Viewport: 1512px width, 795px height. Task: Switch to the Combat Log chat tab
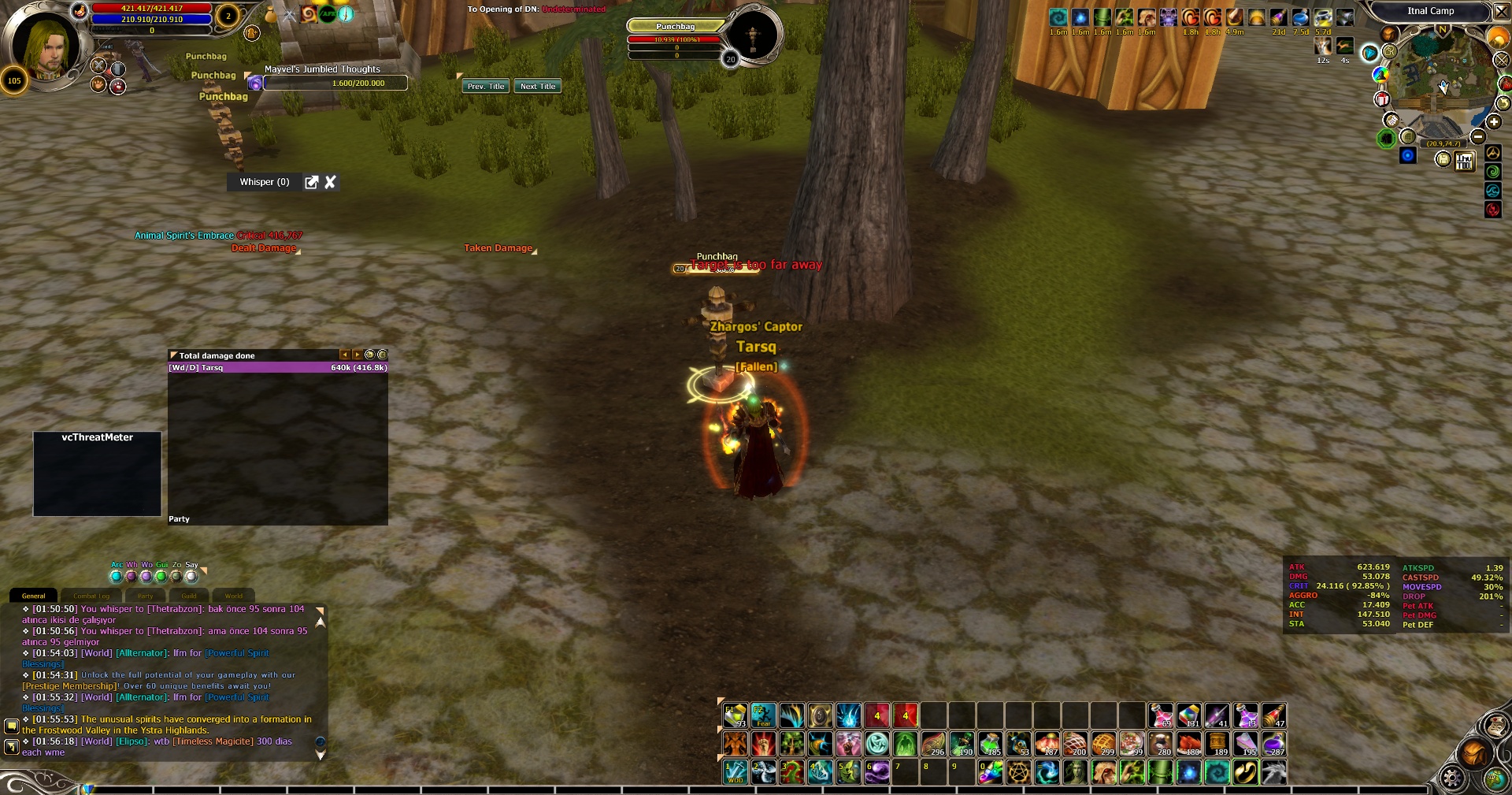coord(91,596)
